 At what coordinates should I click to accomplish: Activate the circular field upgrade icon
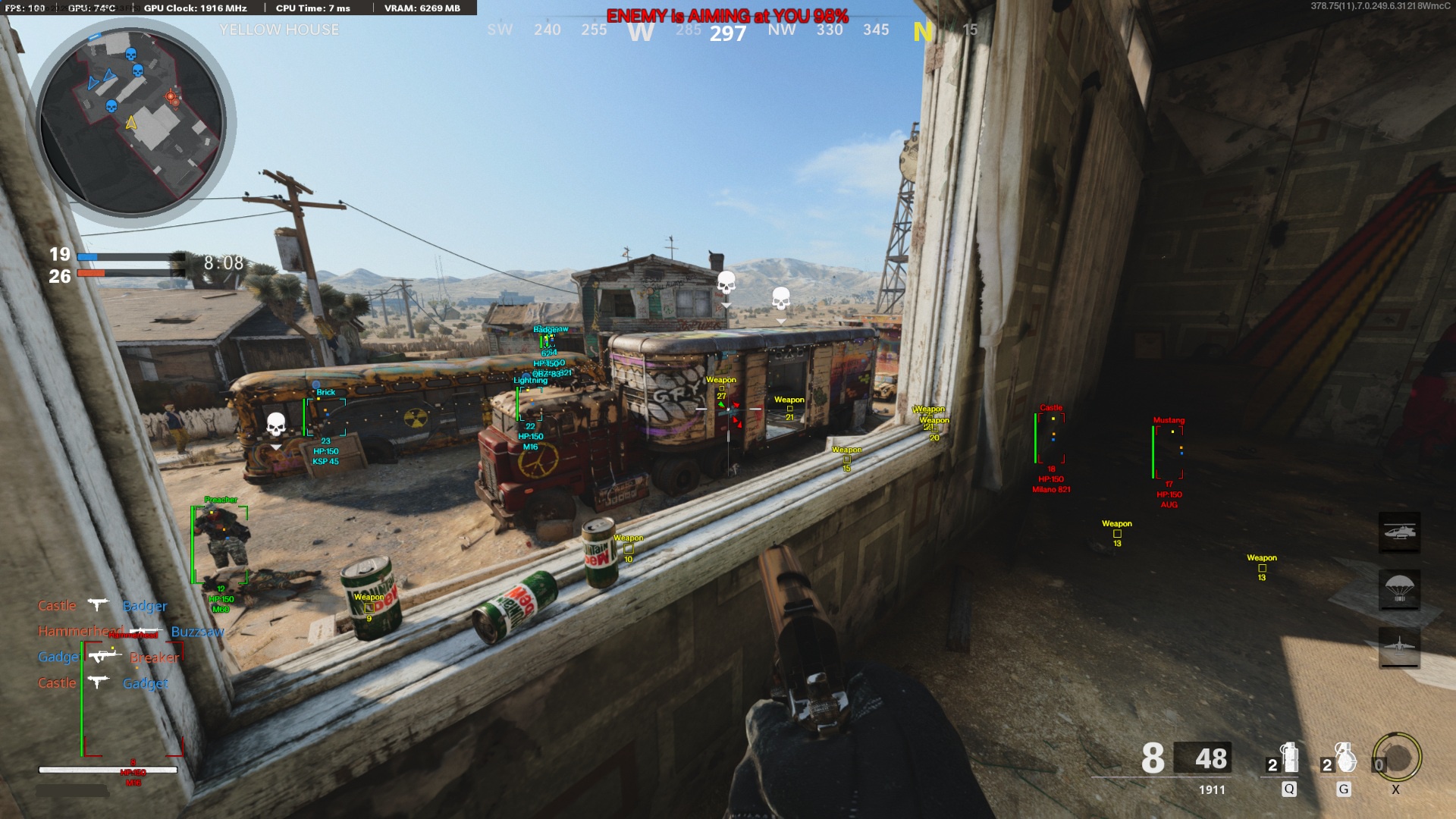pos(1398,757)
